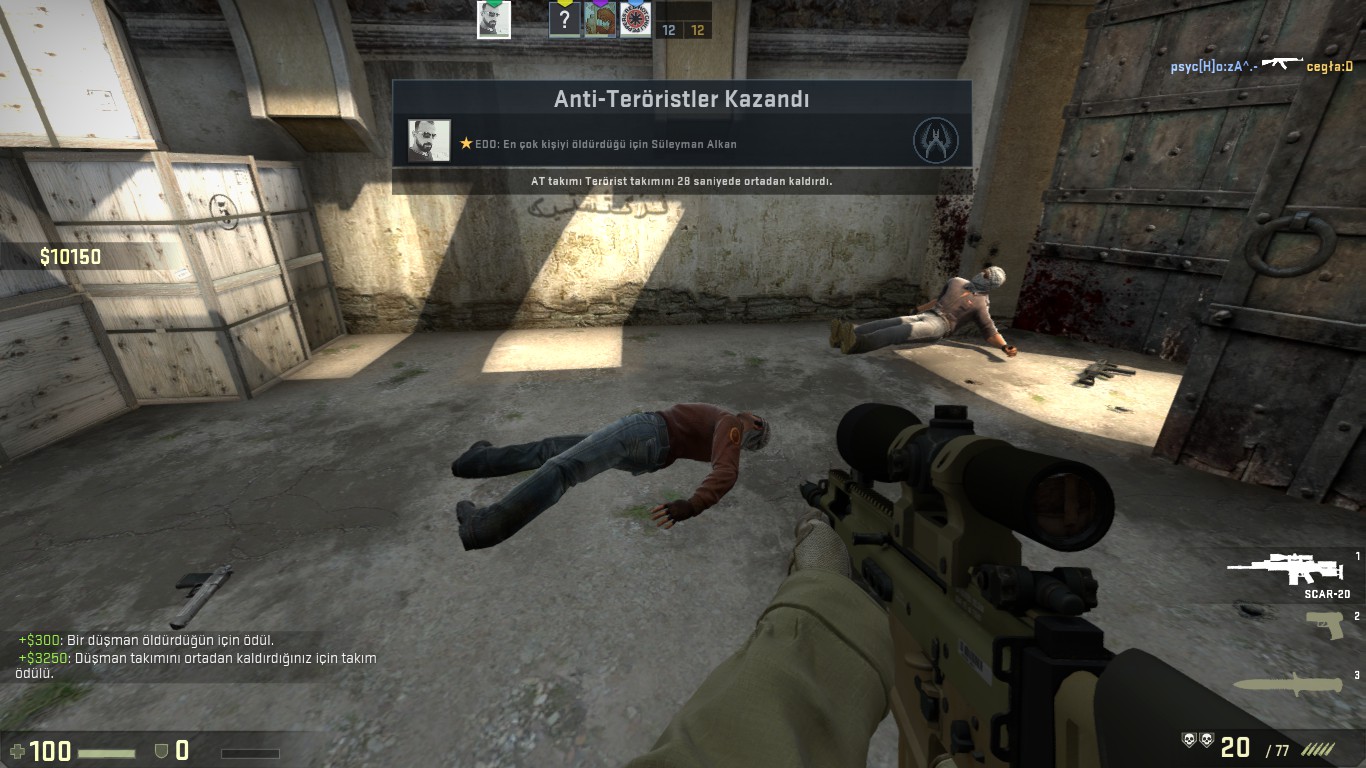Screen dimensions: 1366x768
Task: Click the Counter-Terrorist emblem in win panel
Action: [x=936, y=141]
